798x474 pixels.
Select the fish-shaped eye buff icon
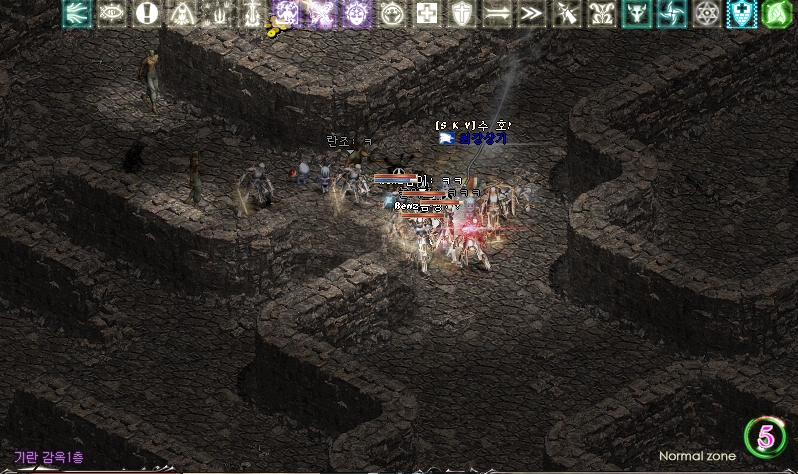pos(113,13)
